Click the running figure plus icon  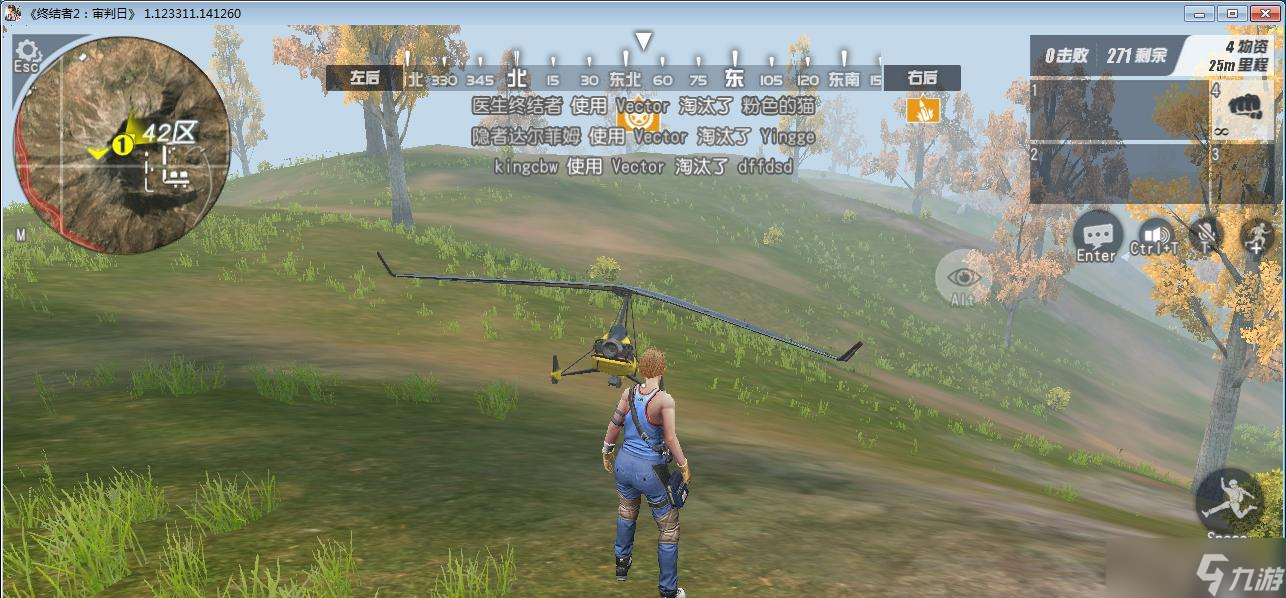pyautogui.click(x=1256, y=236)
